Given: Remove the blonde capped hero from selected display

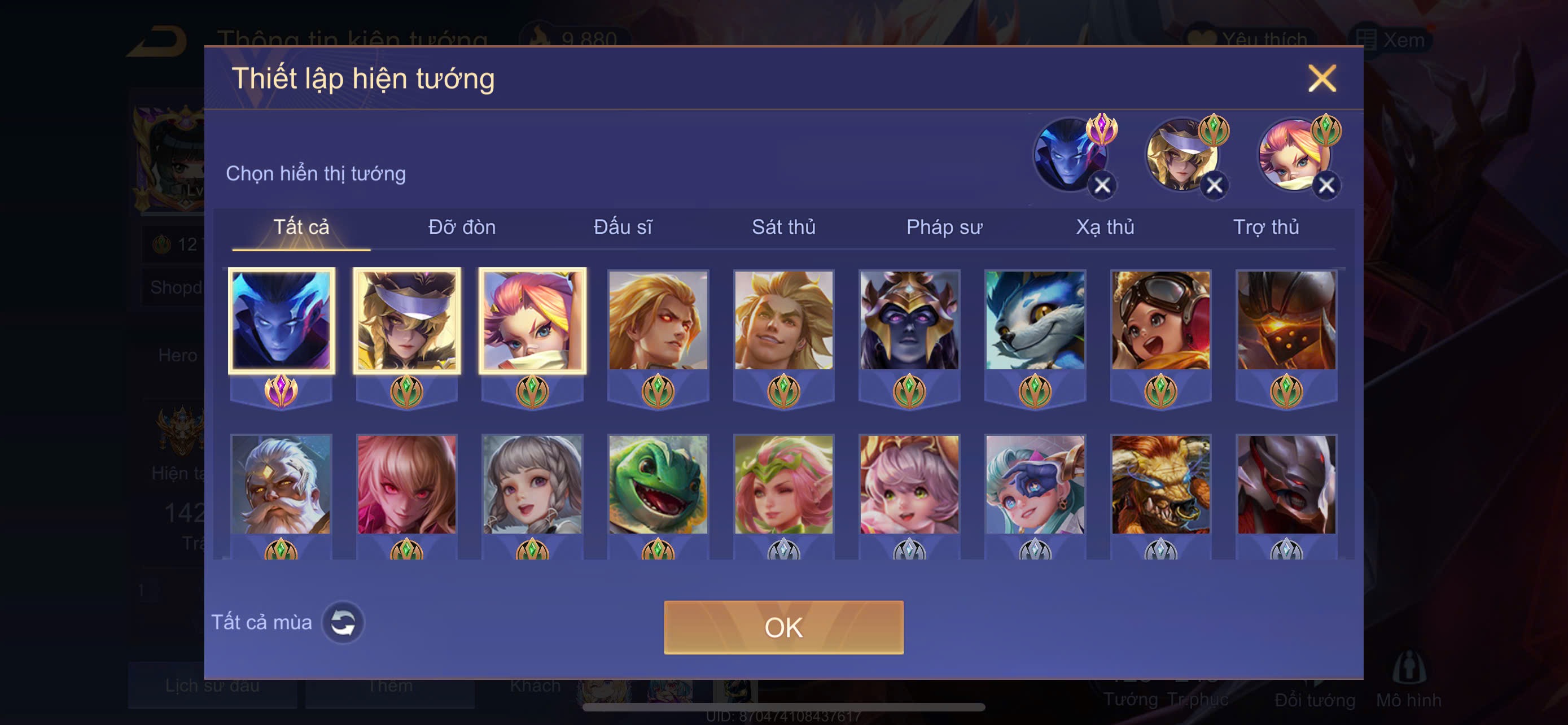Looking at the screenshot, I should pyautogui.click(x=1214, y=185).
